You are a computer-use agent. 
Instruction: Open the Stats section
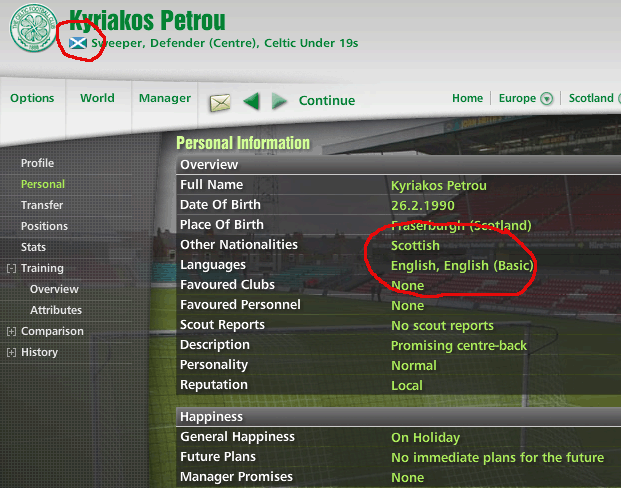pos(33,247)
